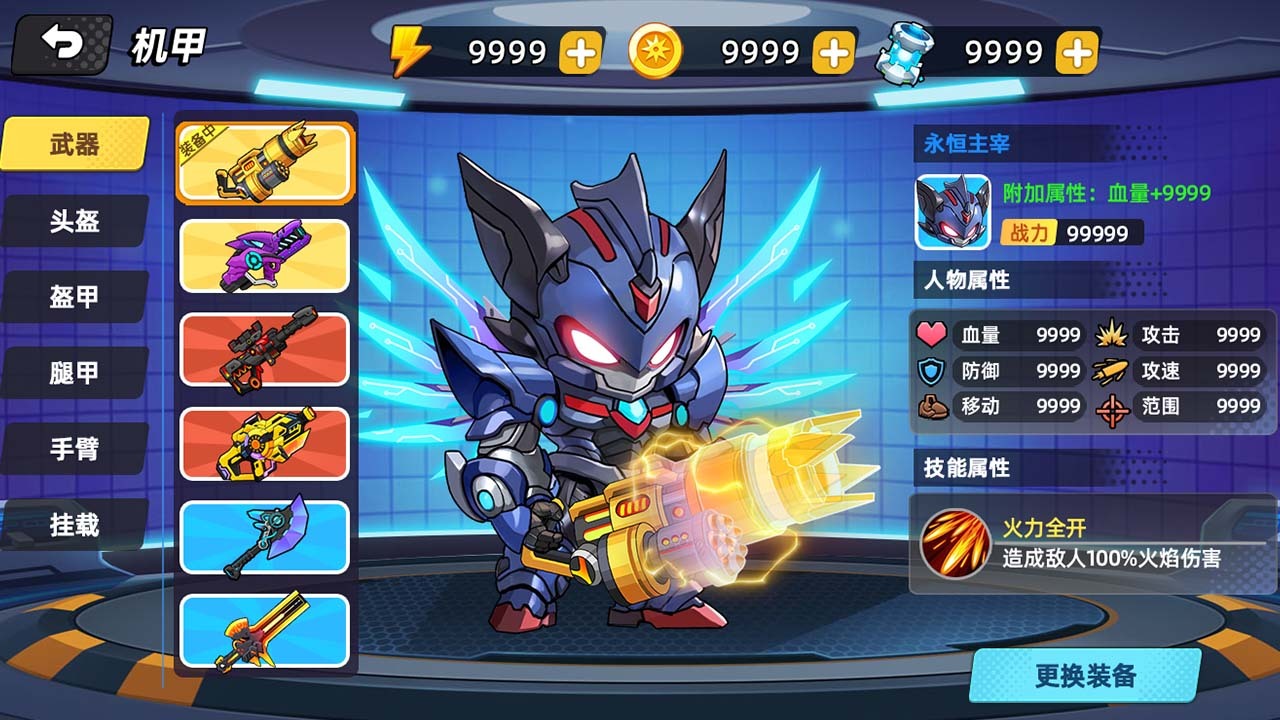The width and height of the screenshot is (1280, 720).
Task: Open the 盔甲 armor tab
Action: 74,297
